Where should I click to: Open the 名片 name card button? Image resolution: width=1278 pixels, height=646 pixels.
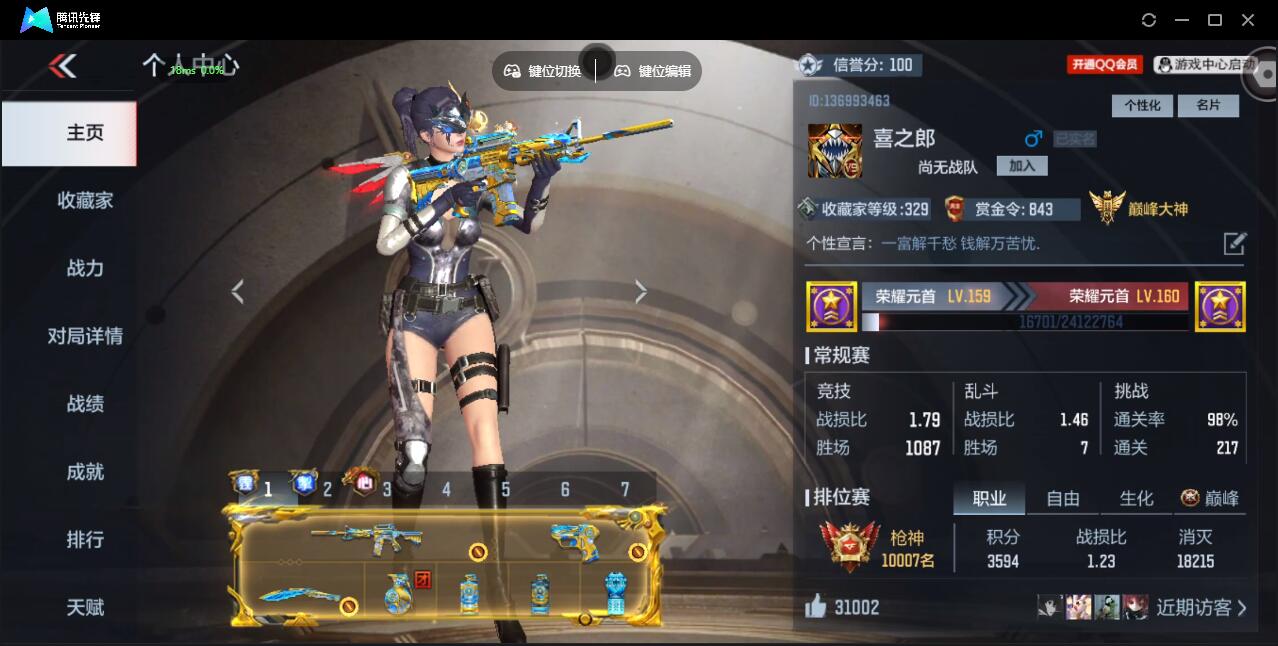(x=1208, y=105)
